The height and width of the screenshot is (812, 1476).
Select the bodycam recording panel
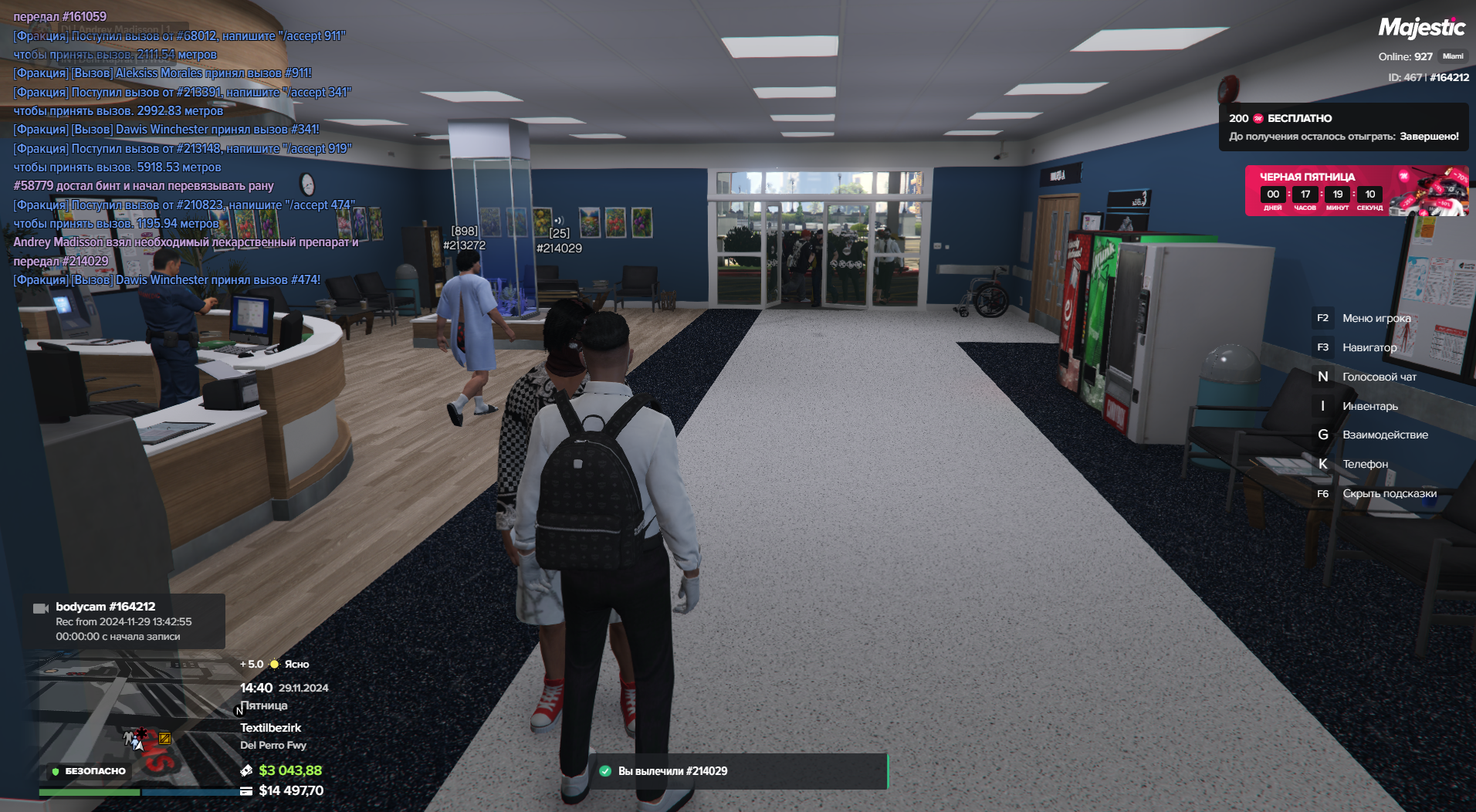pos(124,621)
